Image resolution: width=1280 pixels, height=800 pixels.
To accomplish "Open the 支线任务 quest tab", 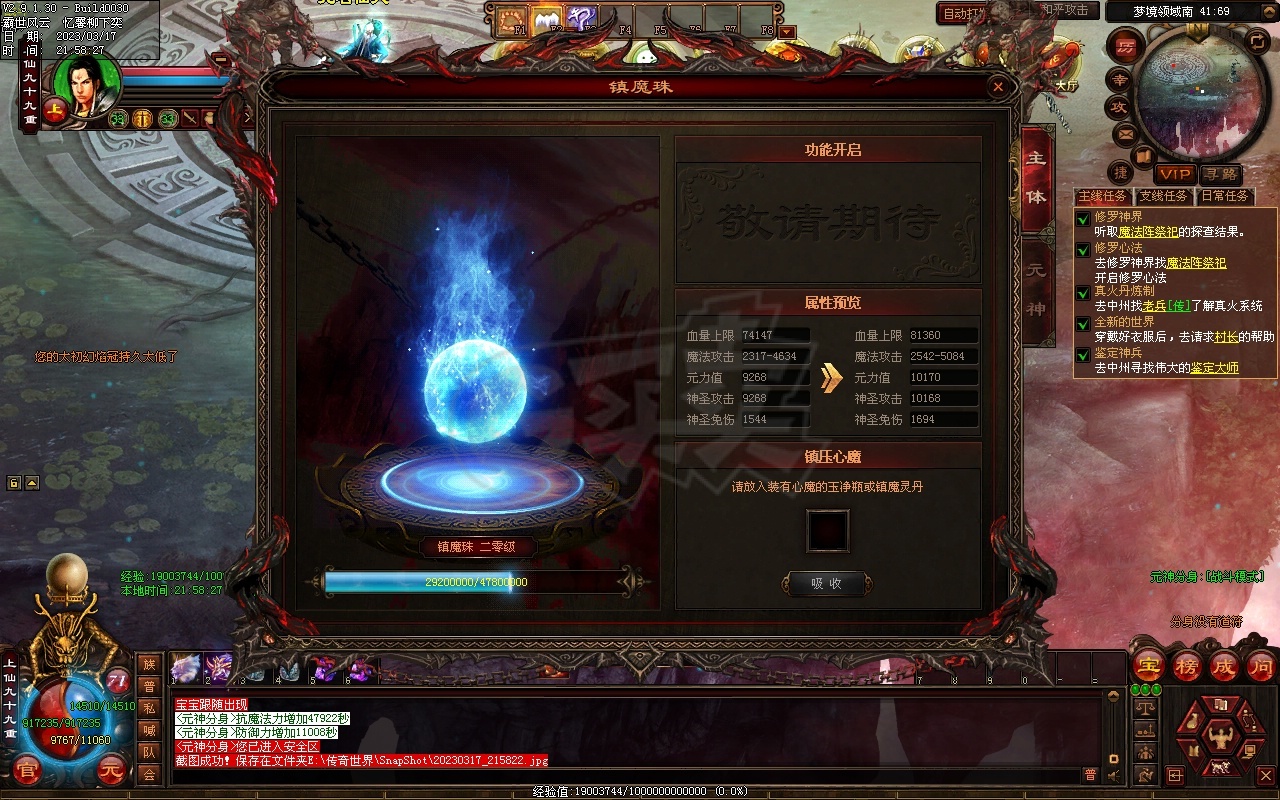I will point(1163,196).
